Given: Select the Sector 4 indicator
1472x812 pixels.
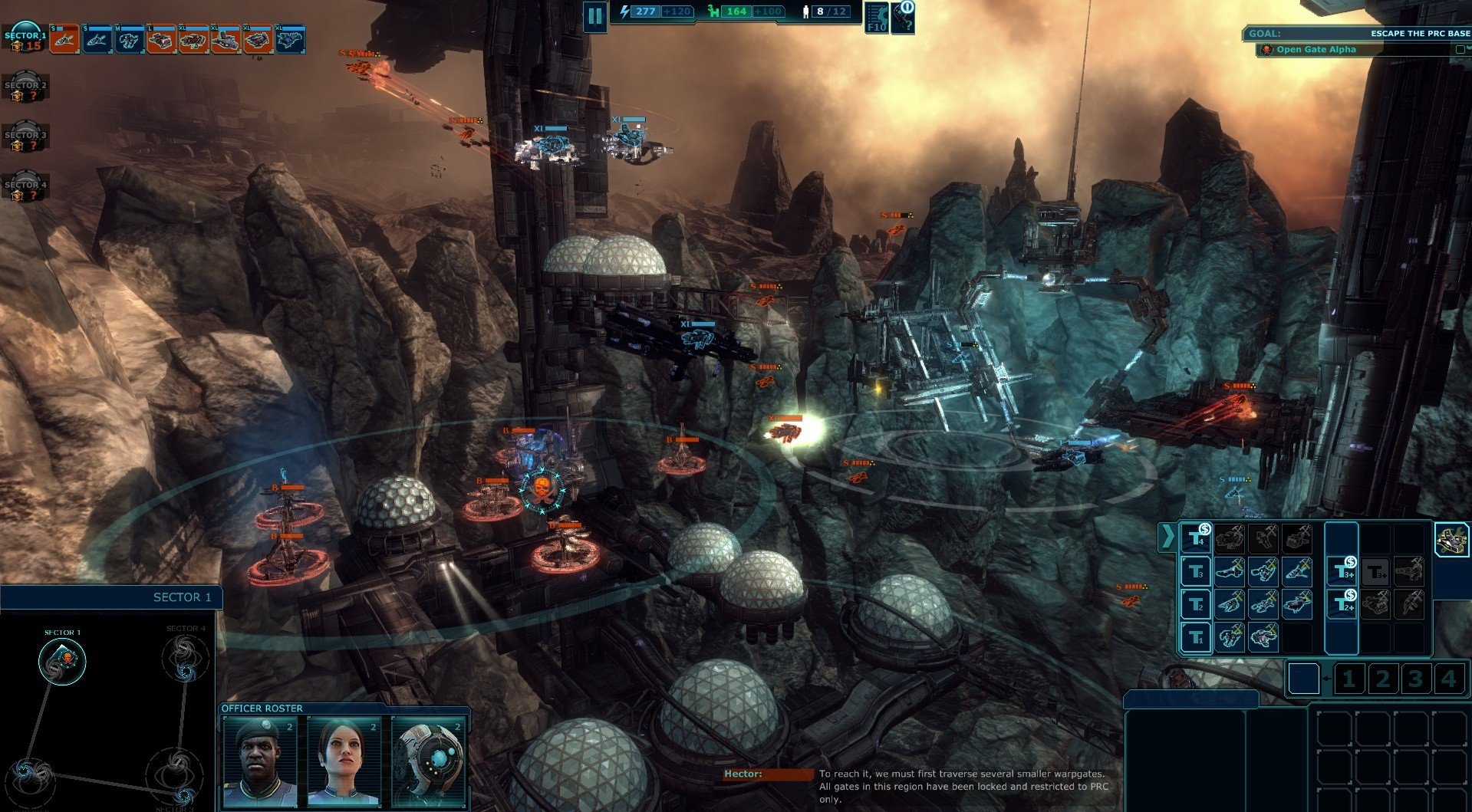Looking at the screenshot, I should pos(25,189).
